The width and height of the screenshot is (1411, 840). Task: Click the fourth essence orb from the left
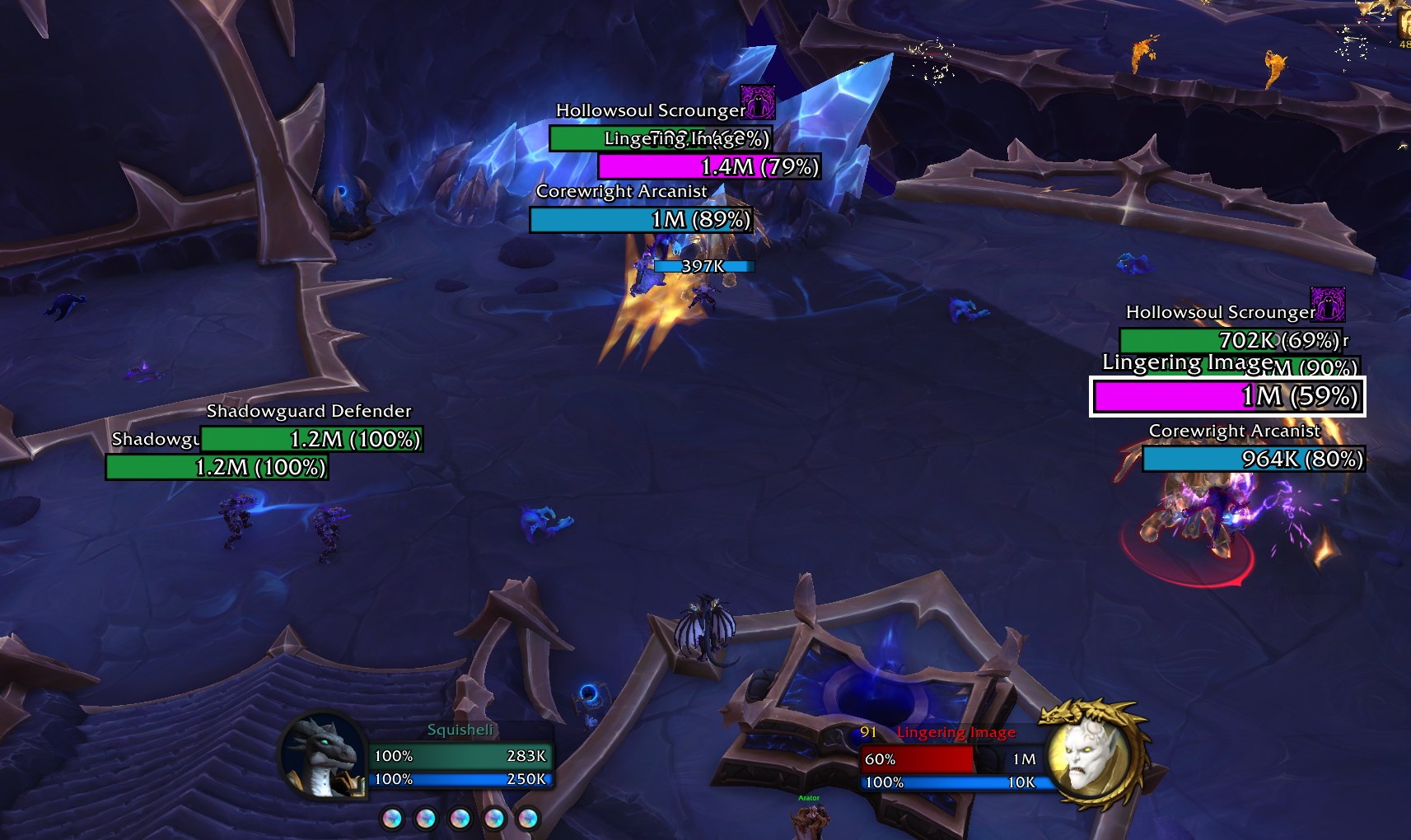pyautogui.click(x=493, y=819)
